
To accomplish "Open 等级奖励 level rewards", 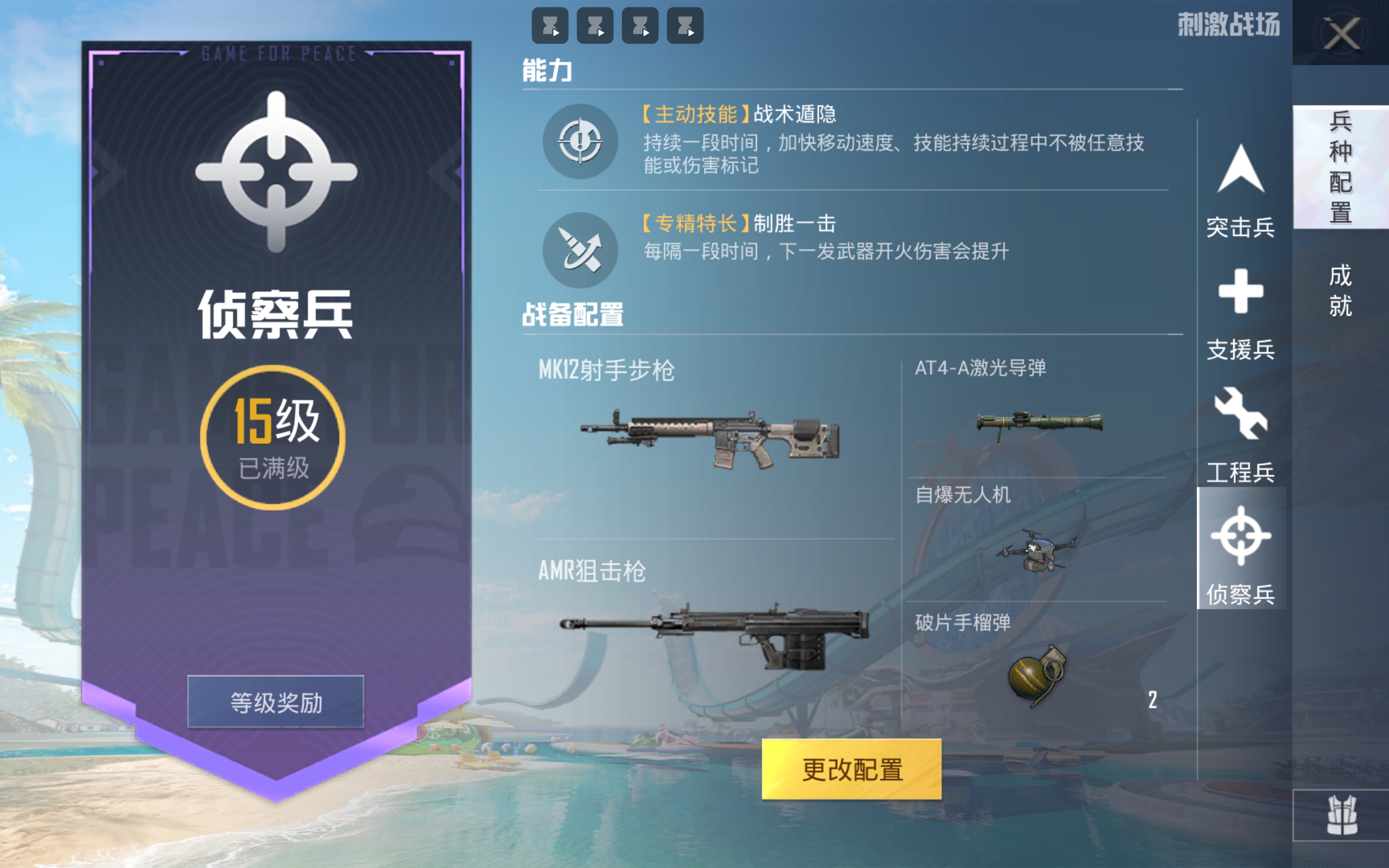I will tap(277, 701).
